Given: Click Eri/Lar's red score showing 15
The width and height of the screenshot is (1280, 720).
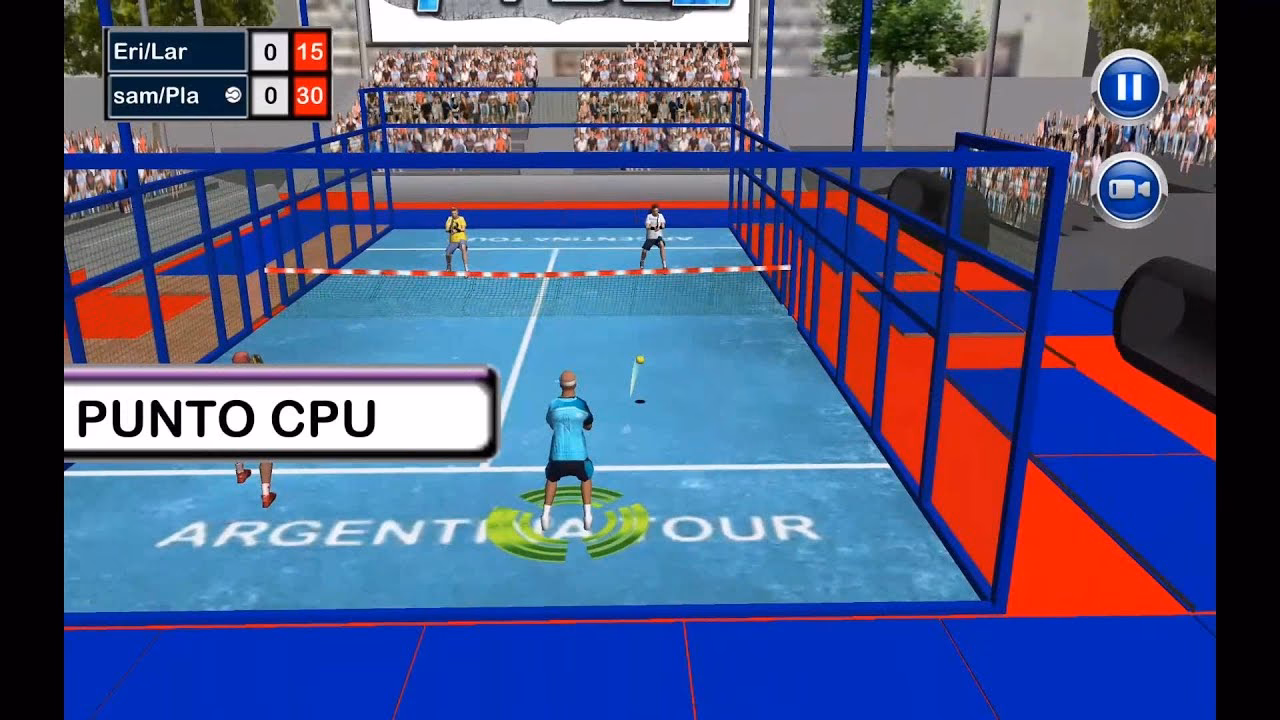Looking at the screenshot, I should 311,52.
